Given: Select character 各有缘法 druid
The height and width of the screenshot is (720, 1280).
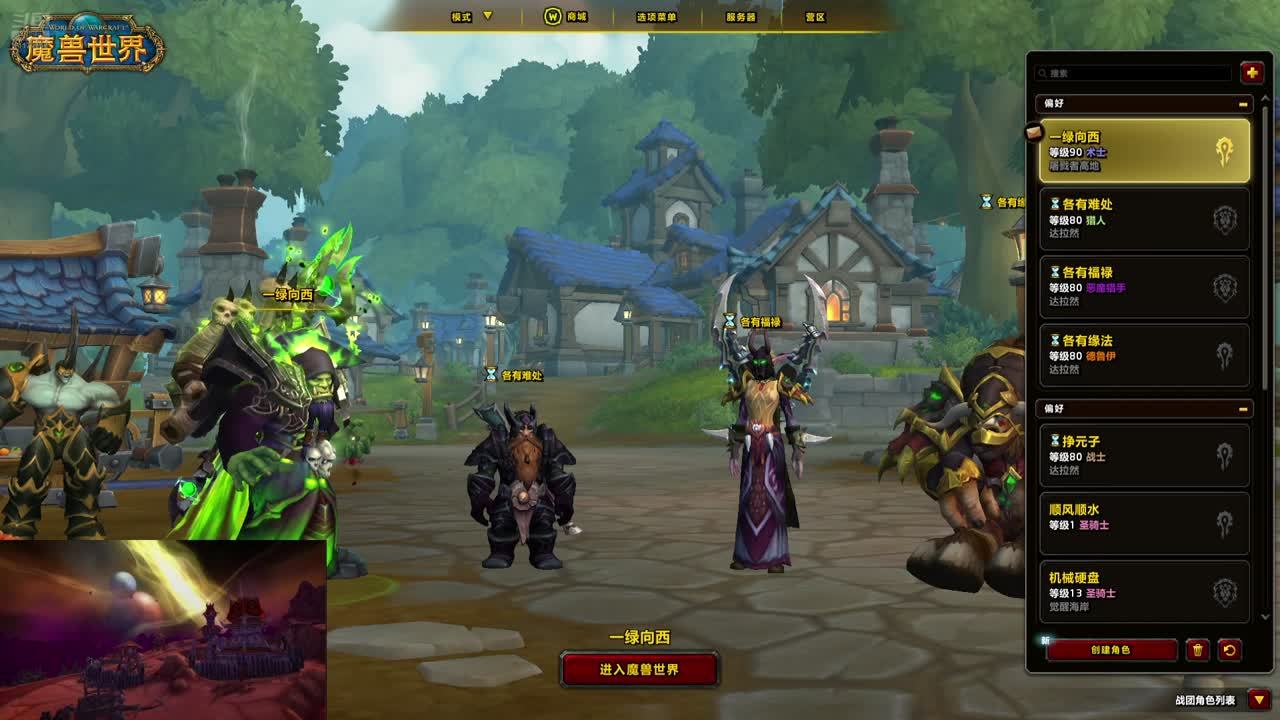Looking at the screenshot, I should click(x=1144, y=355).
